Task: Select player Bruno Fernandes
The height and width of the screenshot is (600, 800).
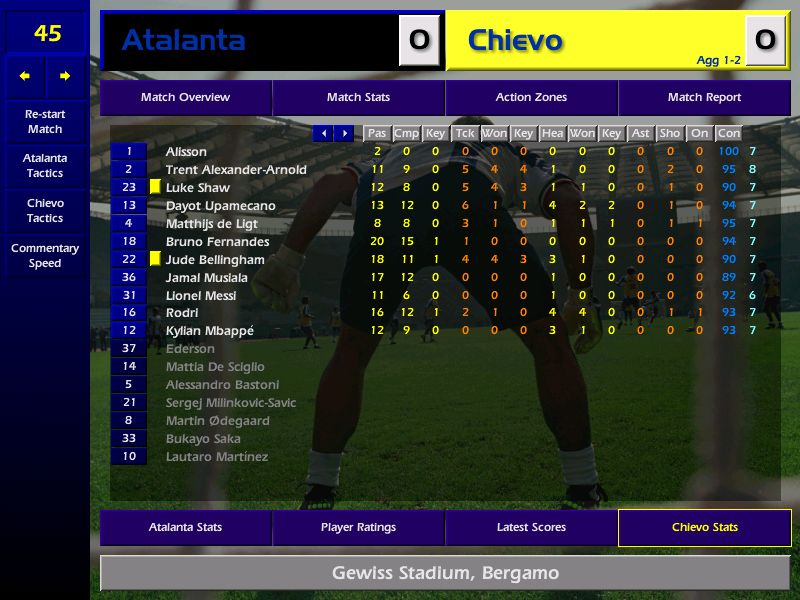Action: pos(217,242)
